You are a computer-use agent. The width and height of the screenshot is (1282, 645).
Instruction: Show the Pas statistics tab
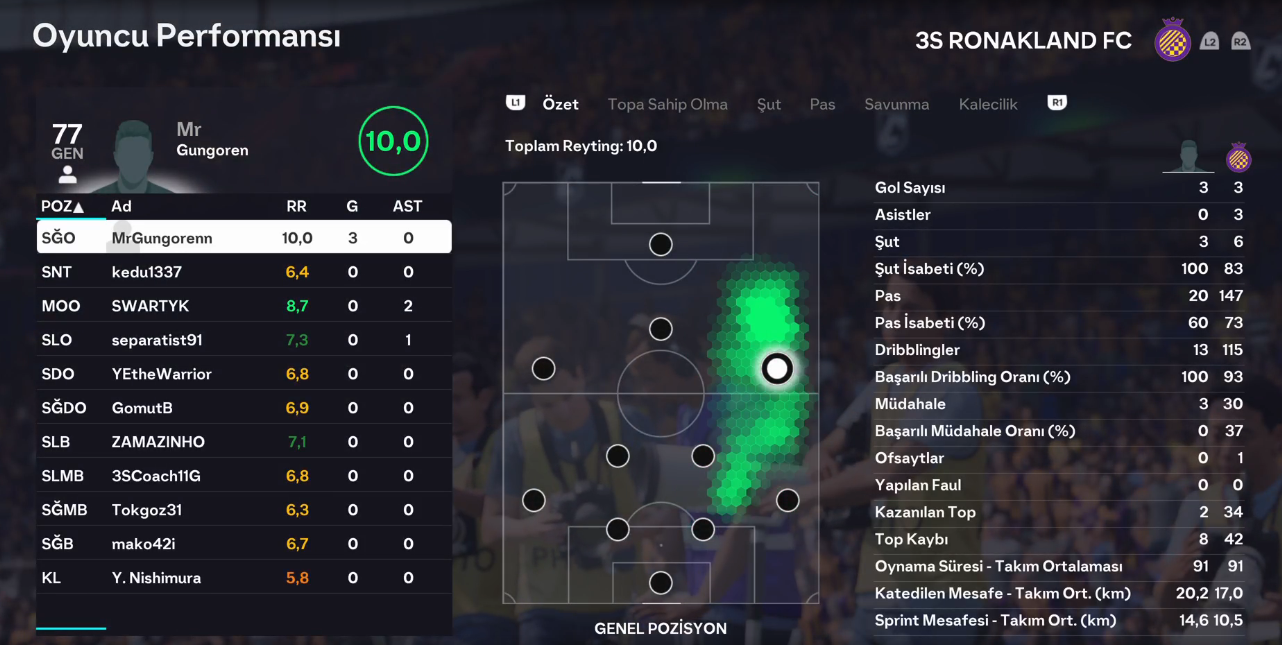pyautogui.click(x=822, y=104)
